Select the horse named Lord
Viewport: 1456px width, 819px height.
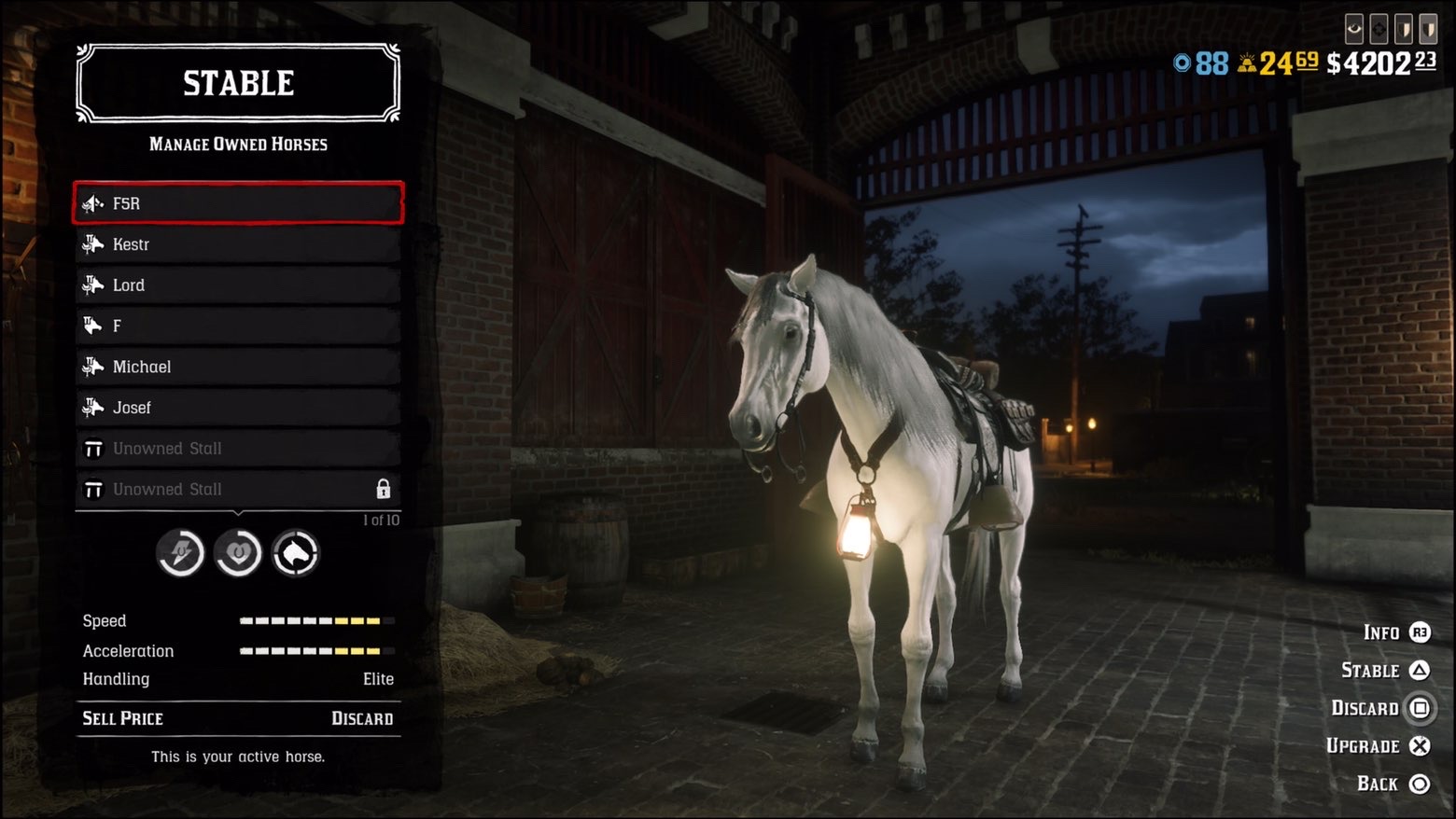point(238,285)
